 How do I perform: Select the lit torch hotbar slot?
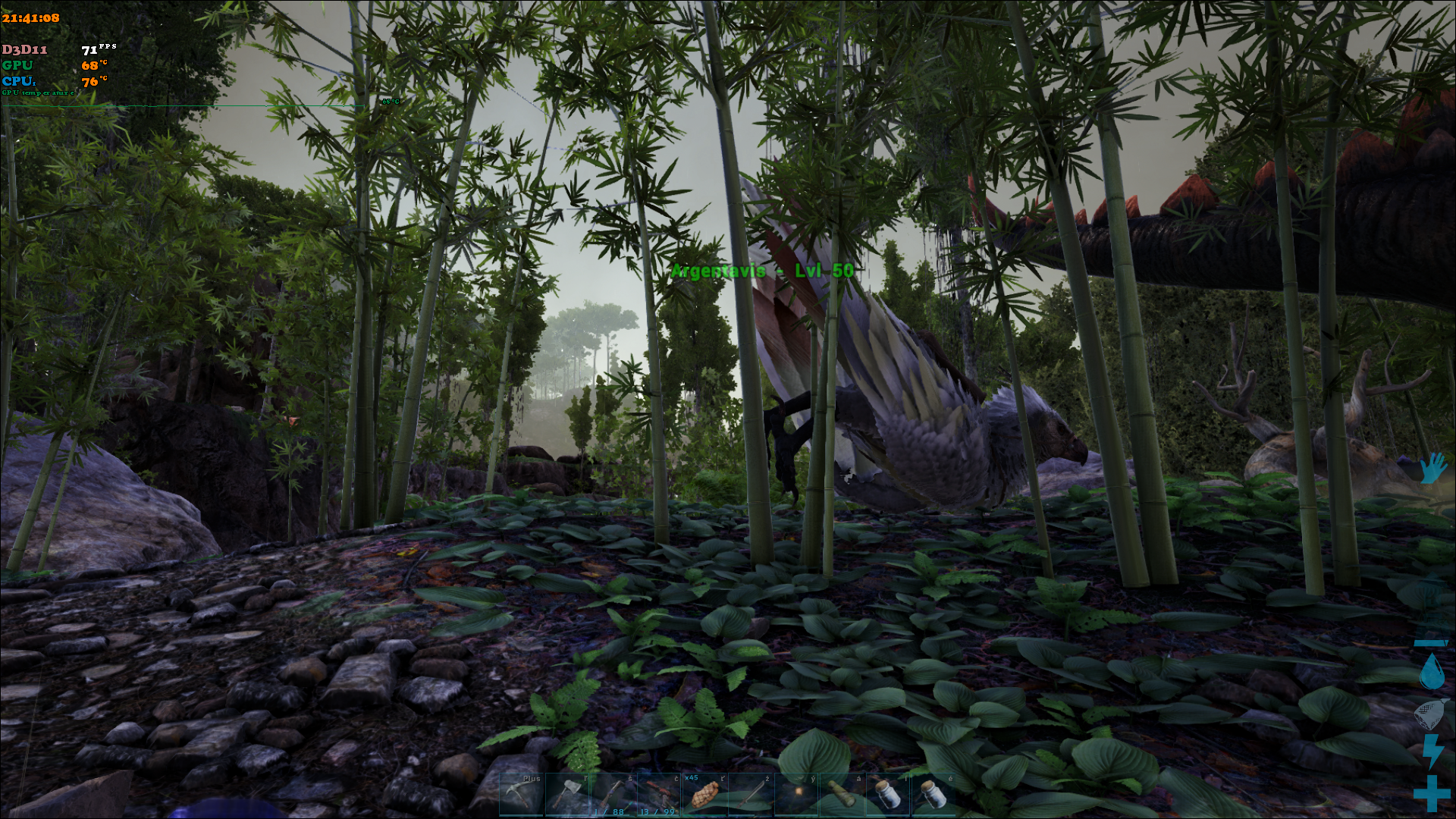[795, 795]
